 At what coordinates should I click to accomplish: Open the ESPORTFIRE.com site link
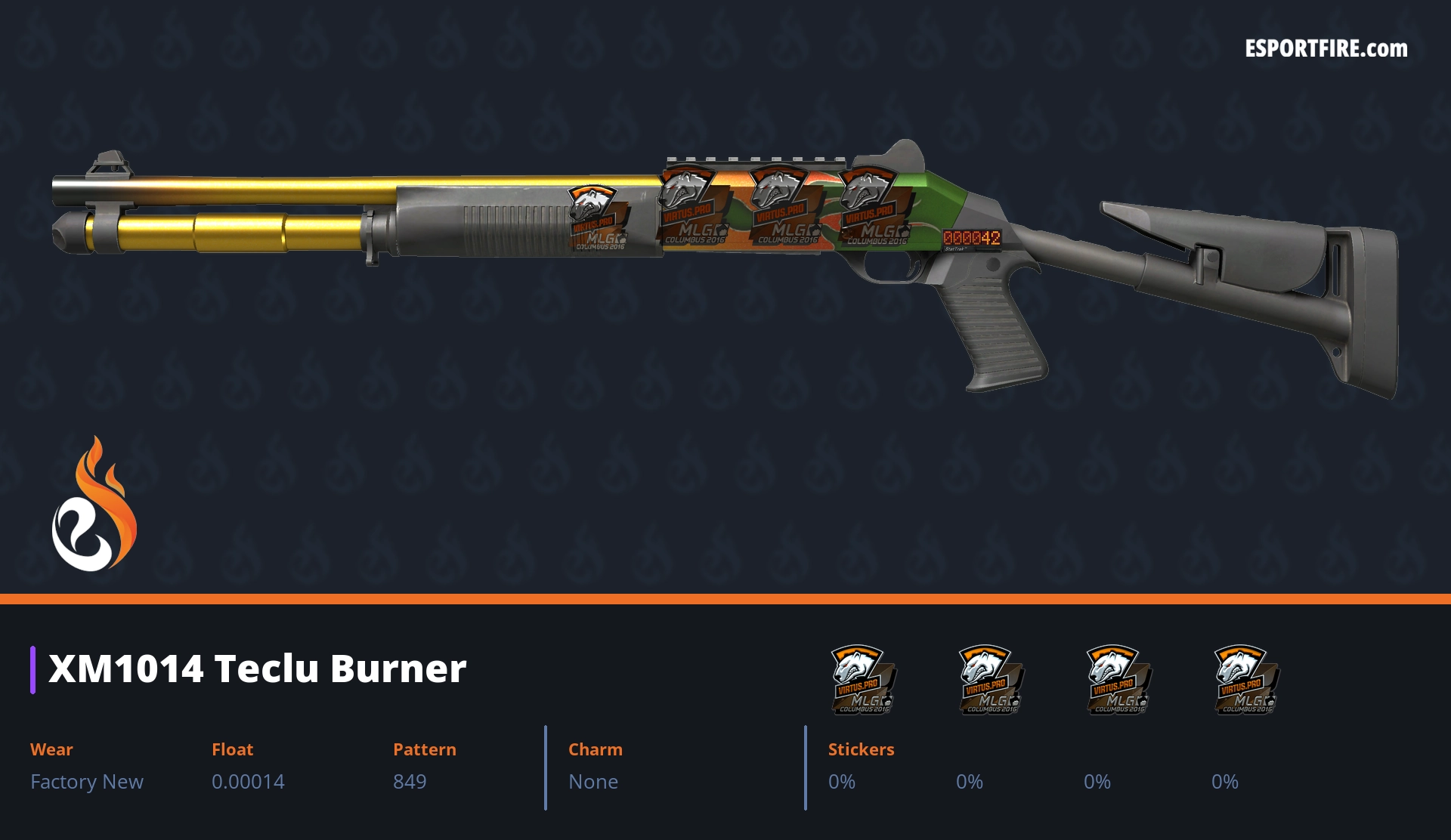(x=1326, y=49)
